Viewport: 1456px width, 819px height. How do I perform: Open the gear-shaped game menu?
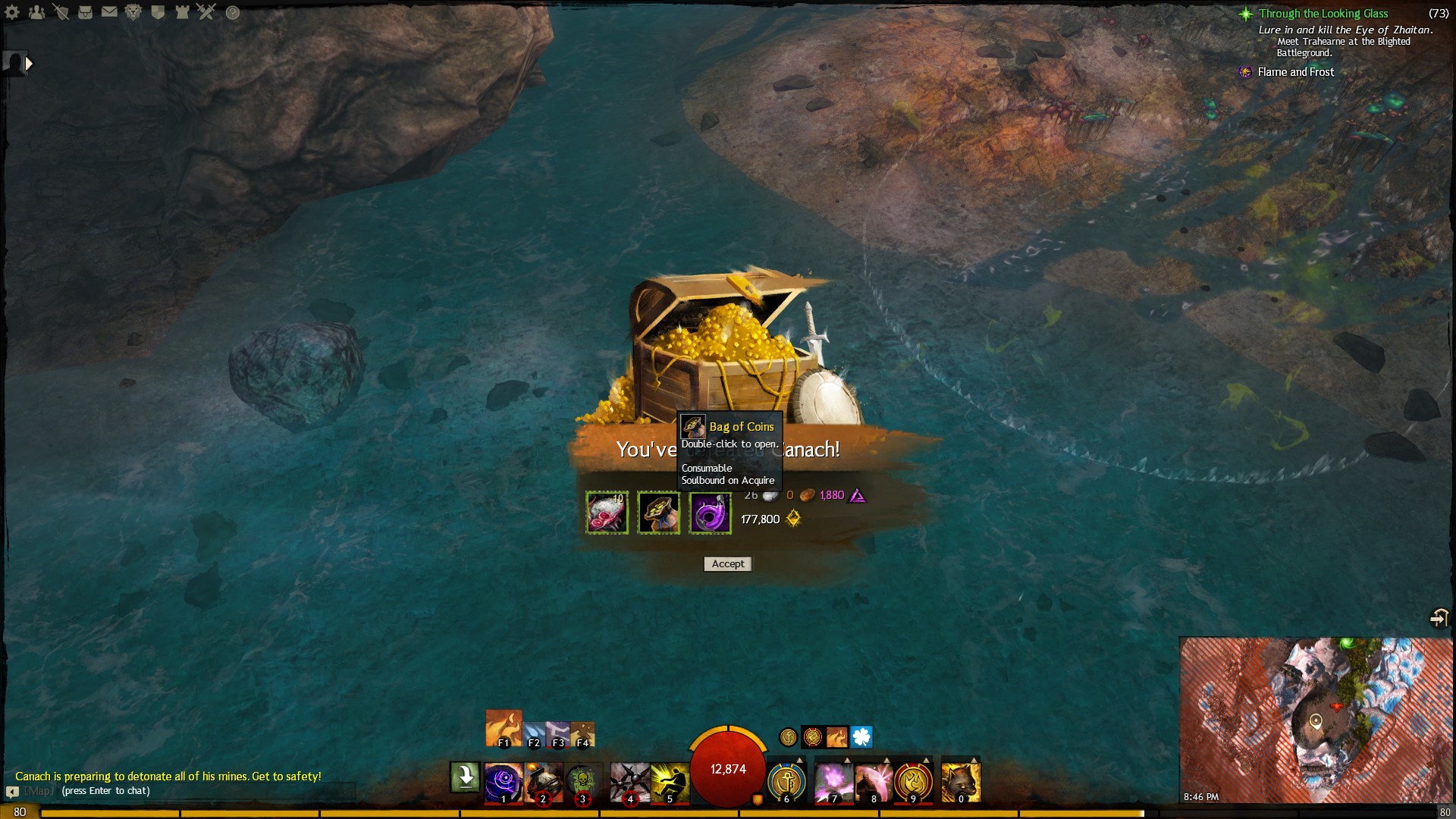(x=12, y=12)
